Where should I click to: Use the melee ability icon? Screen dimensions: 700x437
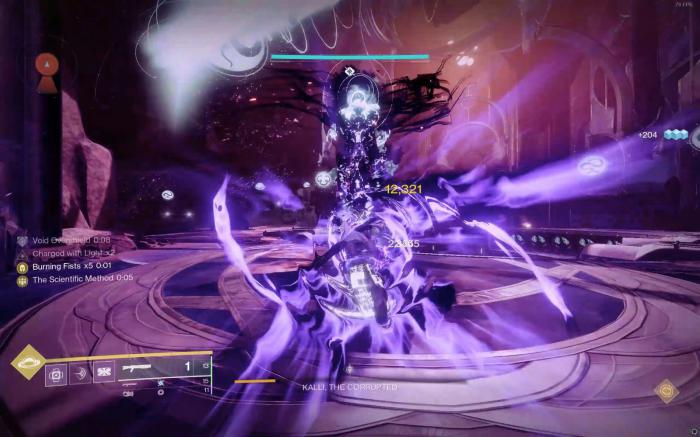click(80, 376)
